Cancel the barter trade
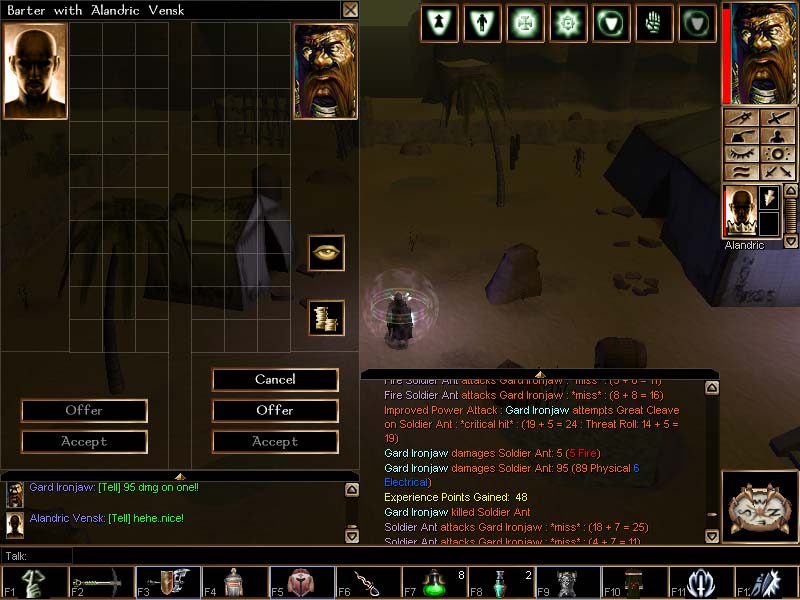The width and height of the screenshot is (800, 600). (x=275, y=380)
